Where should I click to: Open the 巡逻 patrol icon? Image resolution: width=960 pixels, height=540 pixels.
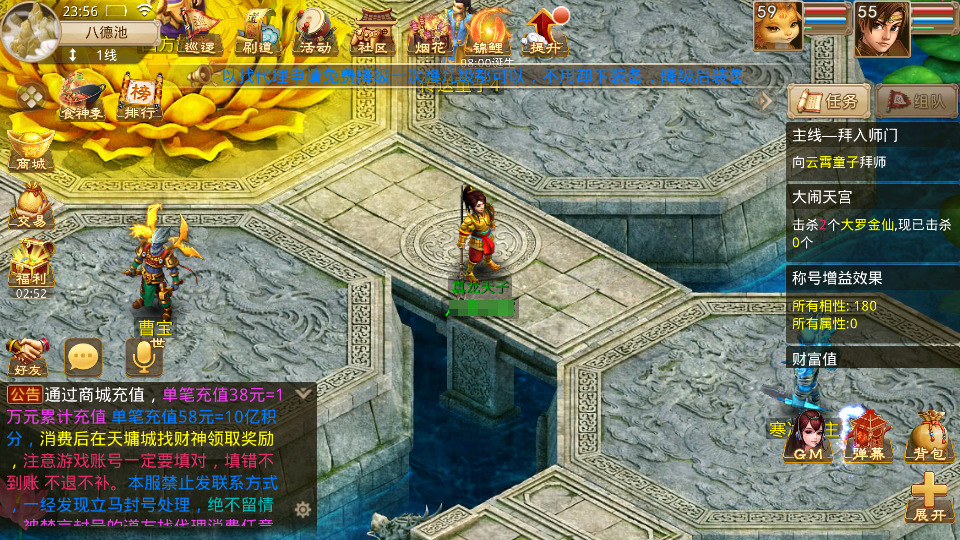point(194,32)
